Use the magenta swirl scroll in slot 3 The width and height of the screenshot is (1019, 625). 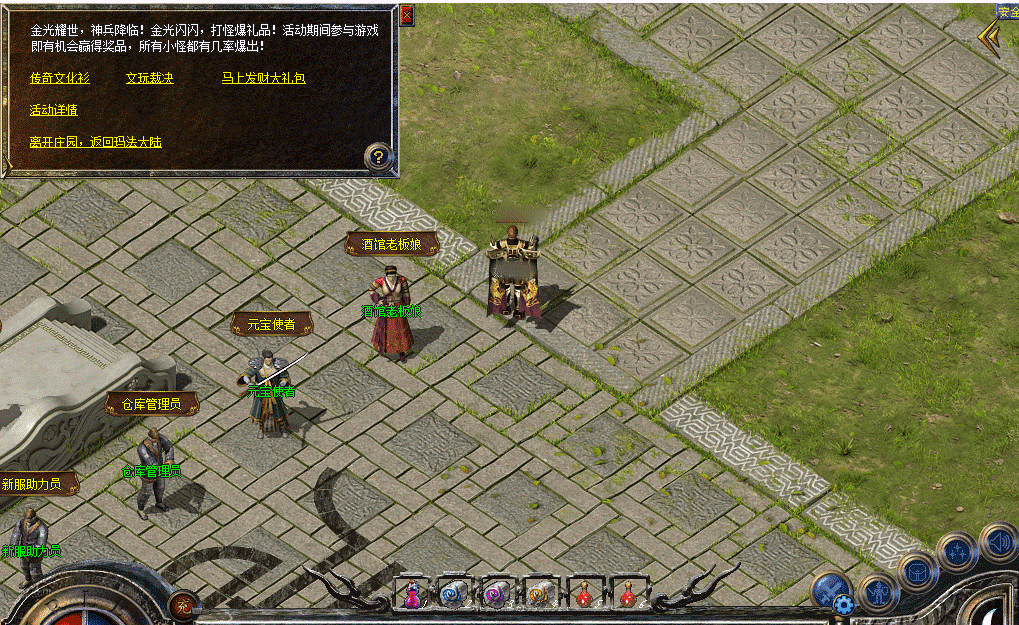point(496,594)
